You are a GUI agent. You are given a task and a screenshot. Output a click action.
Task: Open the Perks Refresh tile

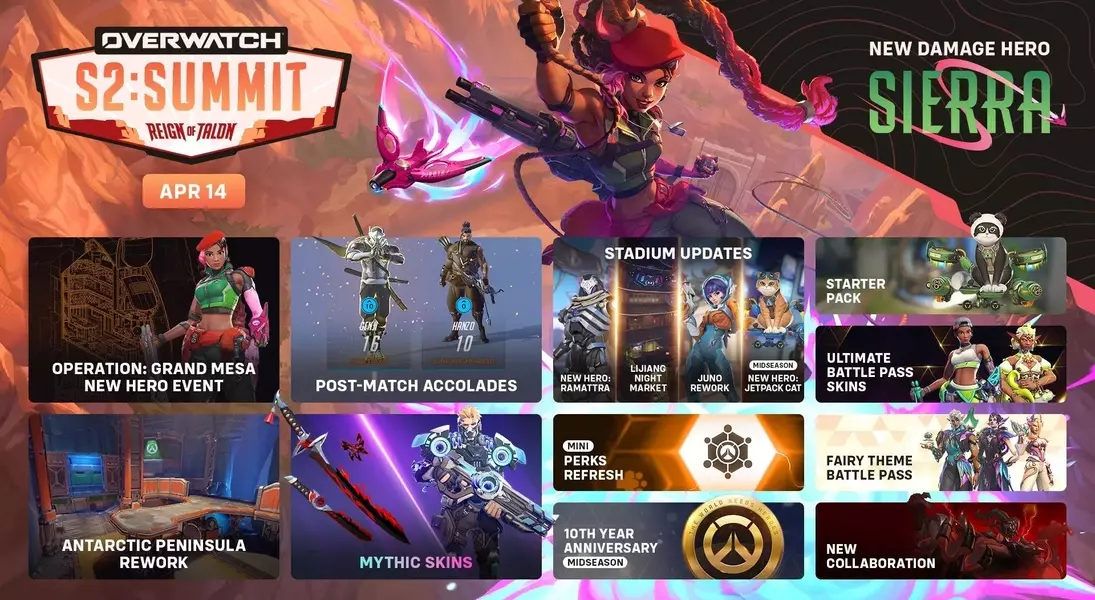678,452
